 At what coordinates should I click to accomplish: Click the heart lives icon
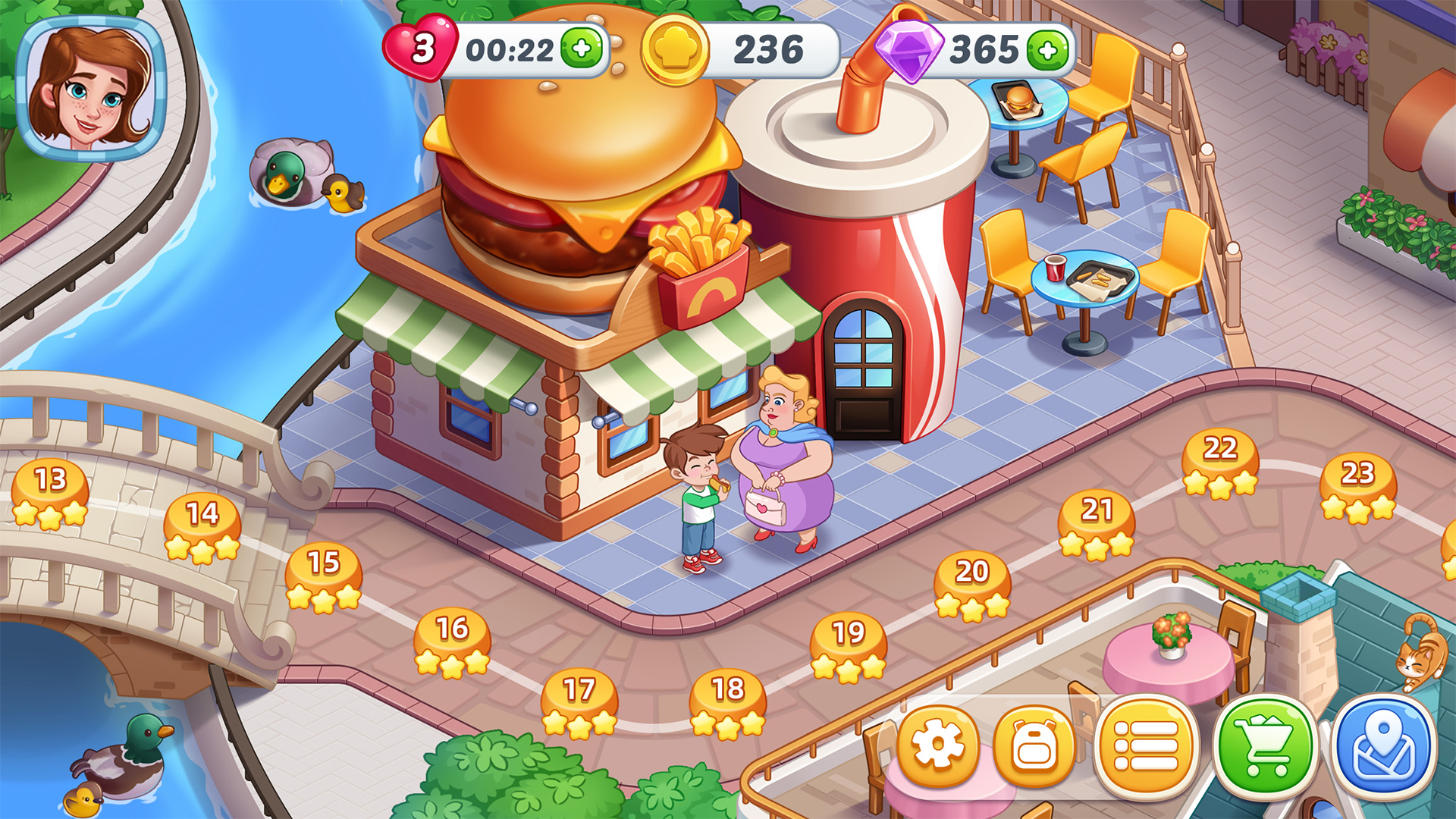(x=422, y=48)
